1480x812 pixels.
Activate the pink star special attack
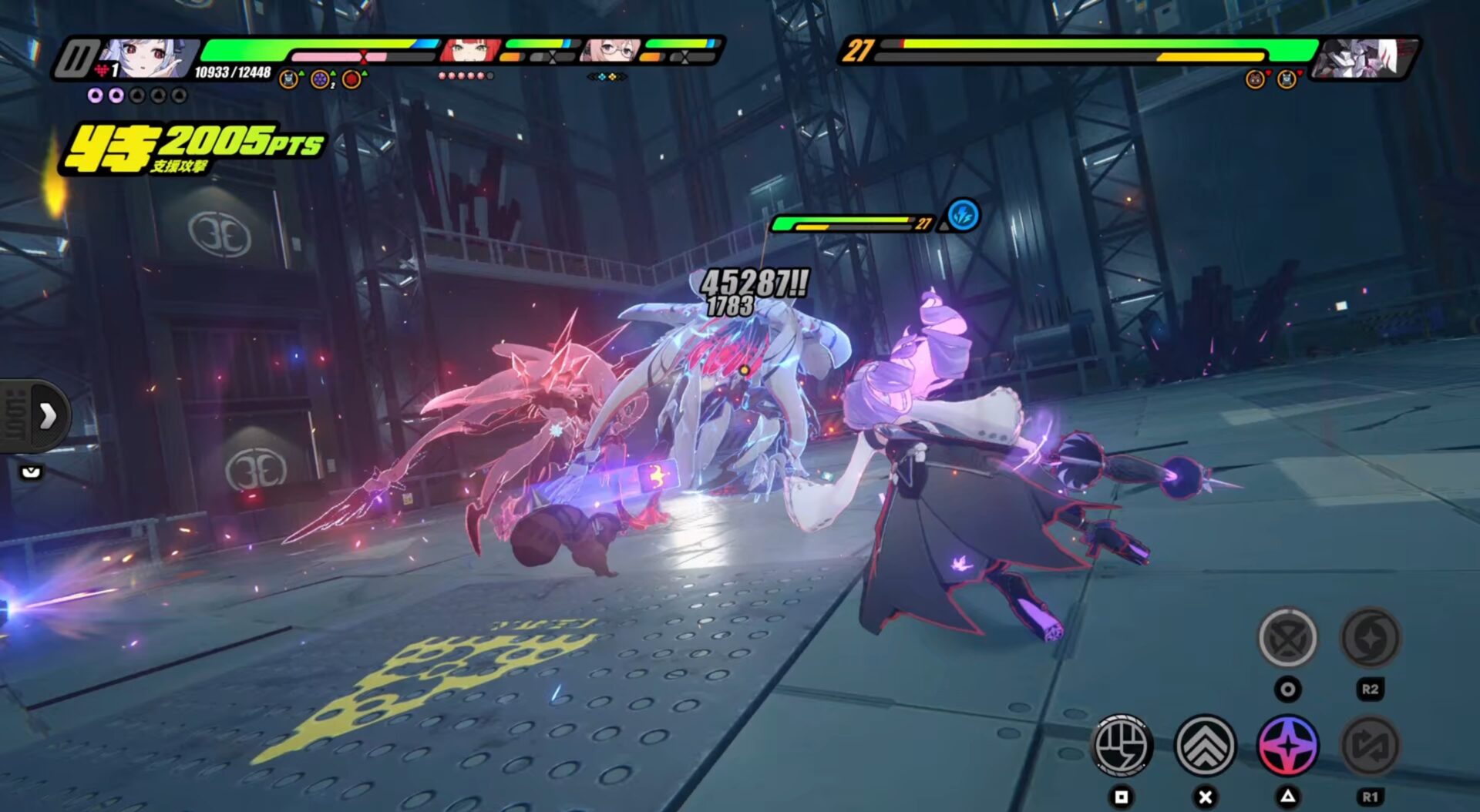click(x=1287, y=745)
